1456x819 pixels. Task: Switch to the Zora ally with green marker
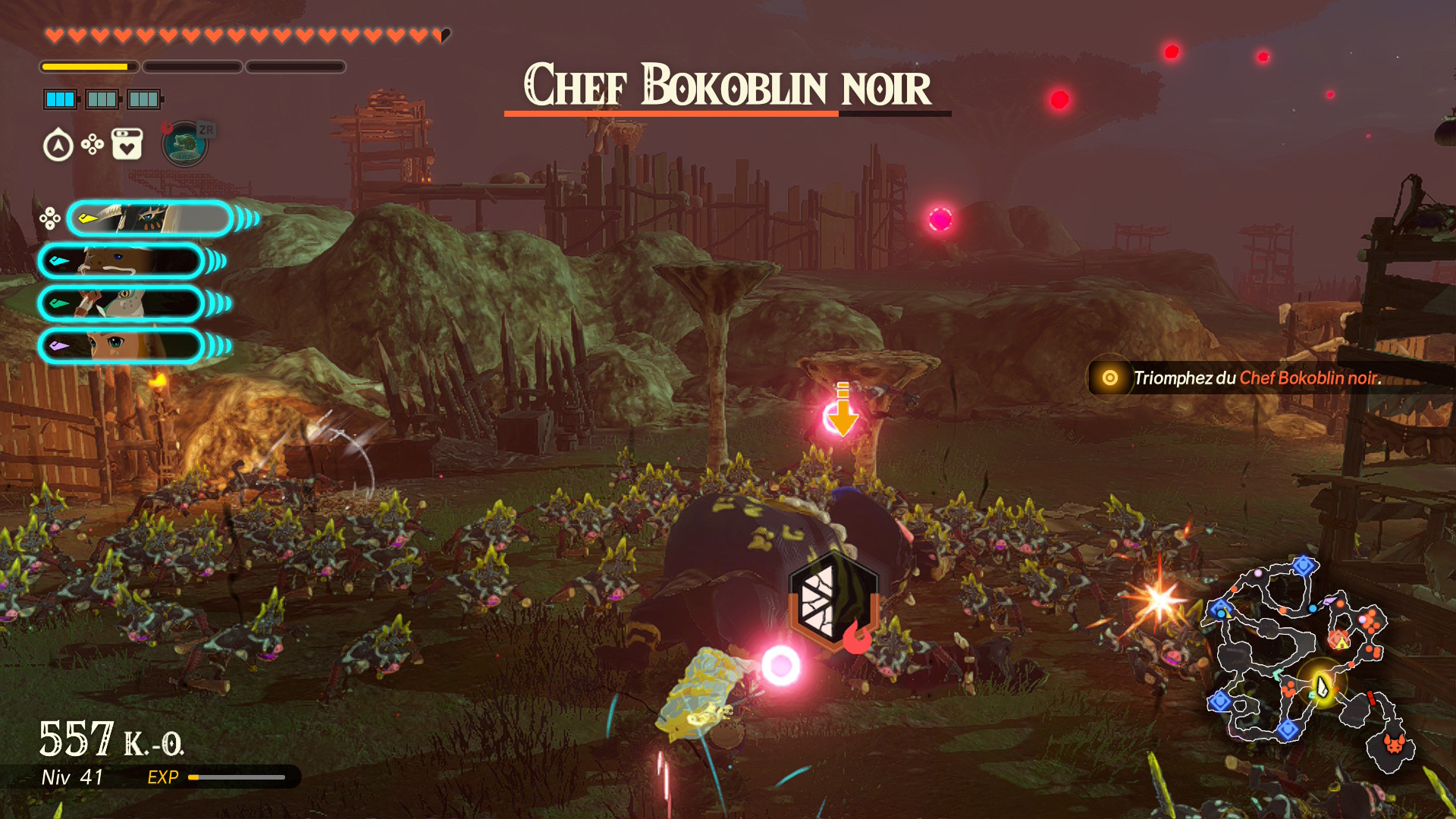point(121,304)
